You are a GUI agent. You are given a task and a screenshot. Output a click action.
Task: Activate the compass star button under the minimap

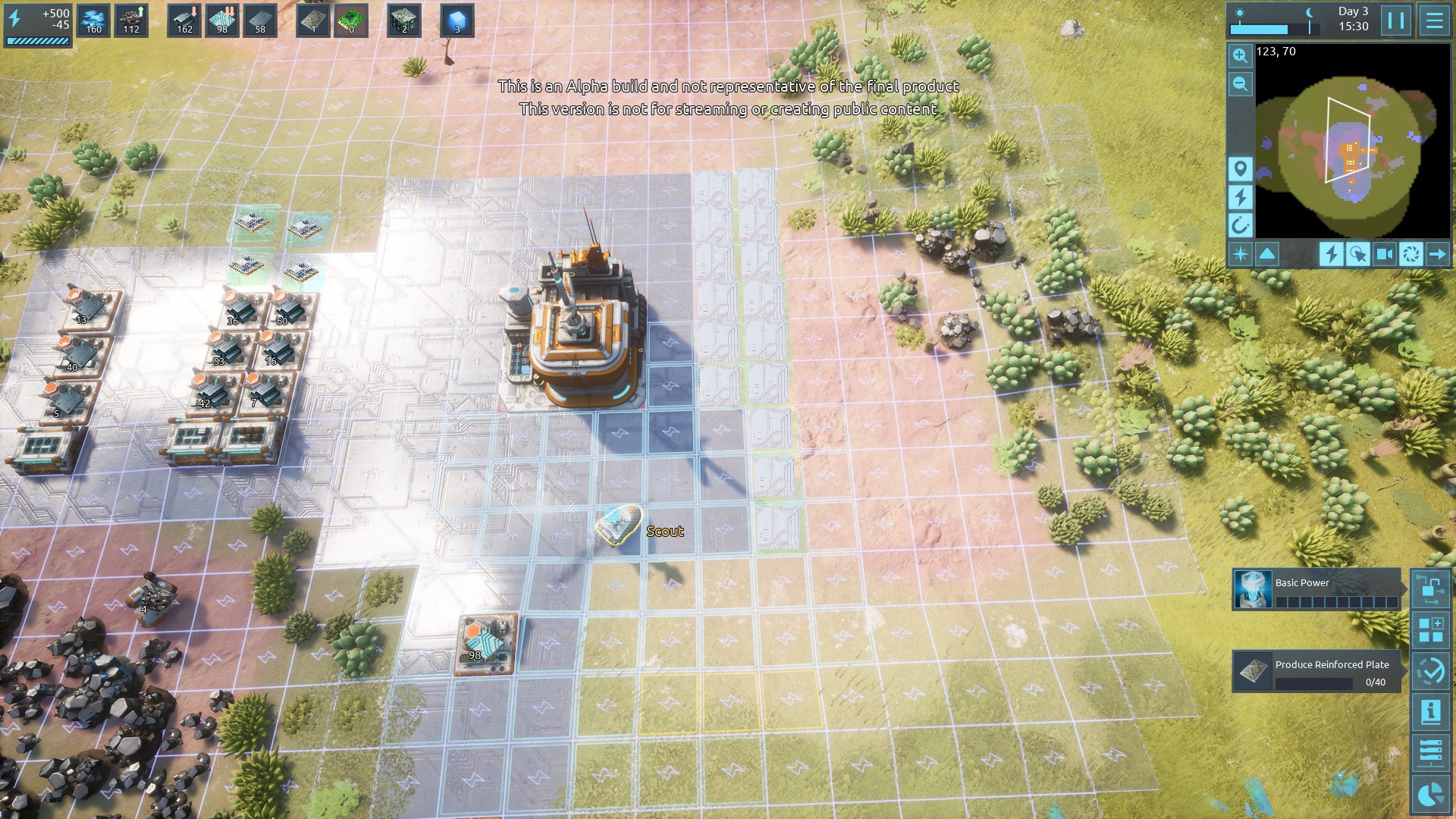[x=1241, y=254]
